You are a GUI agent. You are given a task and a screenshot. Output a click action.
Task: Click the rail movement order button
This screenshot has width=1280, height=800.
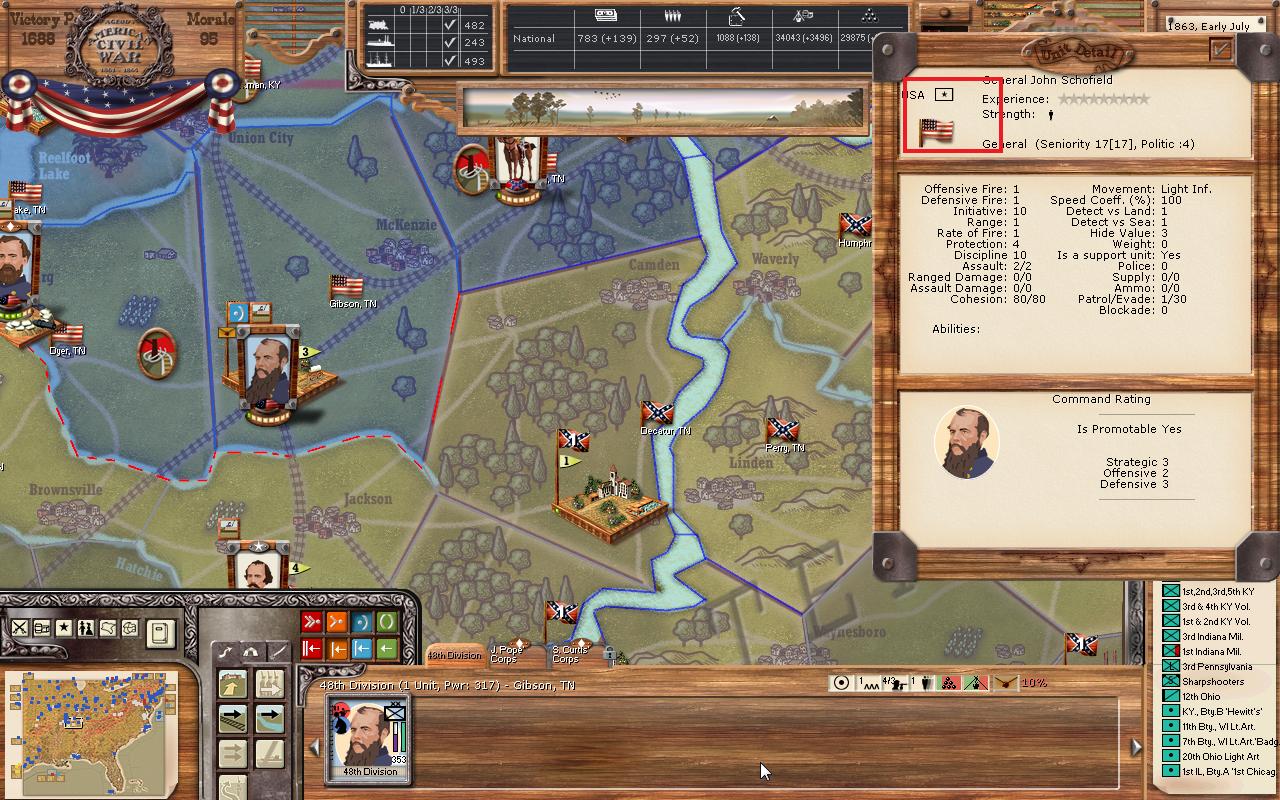pos(233,717)
